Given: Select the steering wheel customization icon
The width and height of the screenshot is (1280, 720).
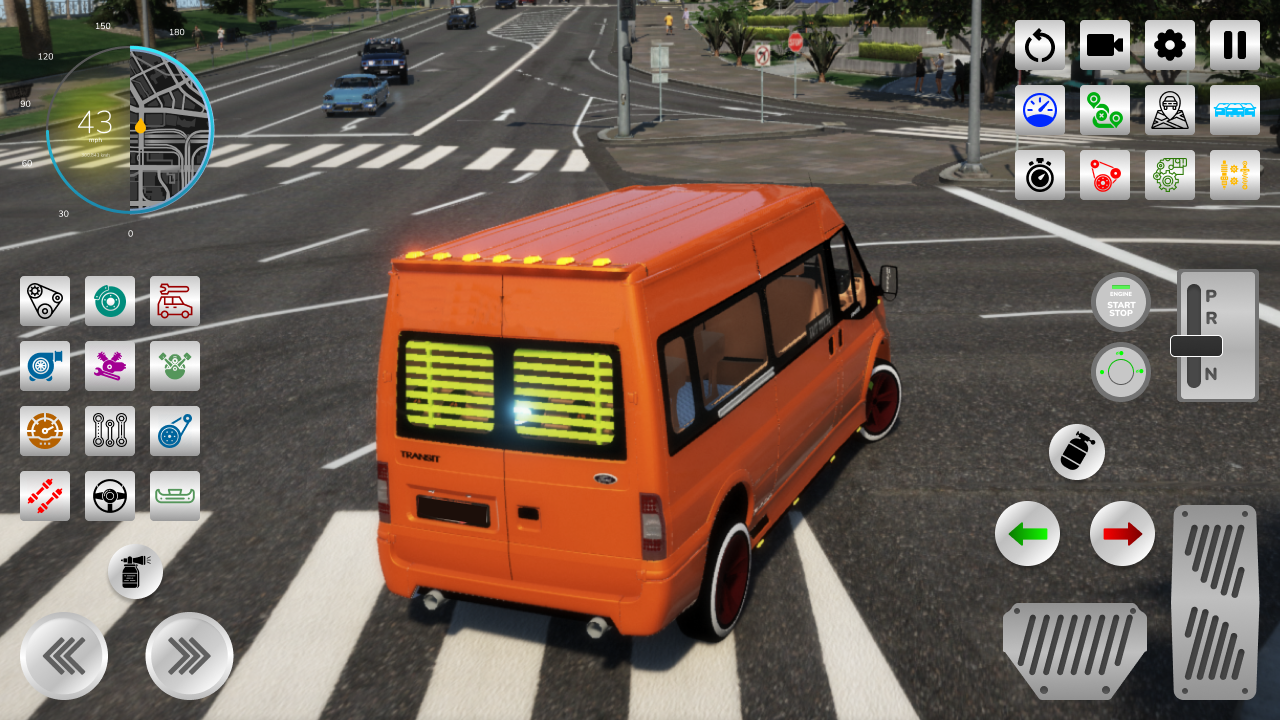Looking at the screenshot, I should point(110,496).
